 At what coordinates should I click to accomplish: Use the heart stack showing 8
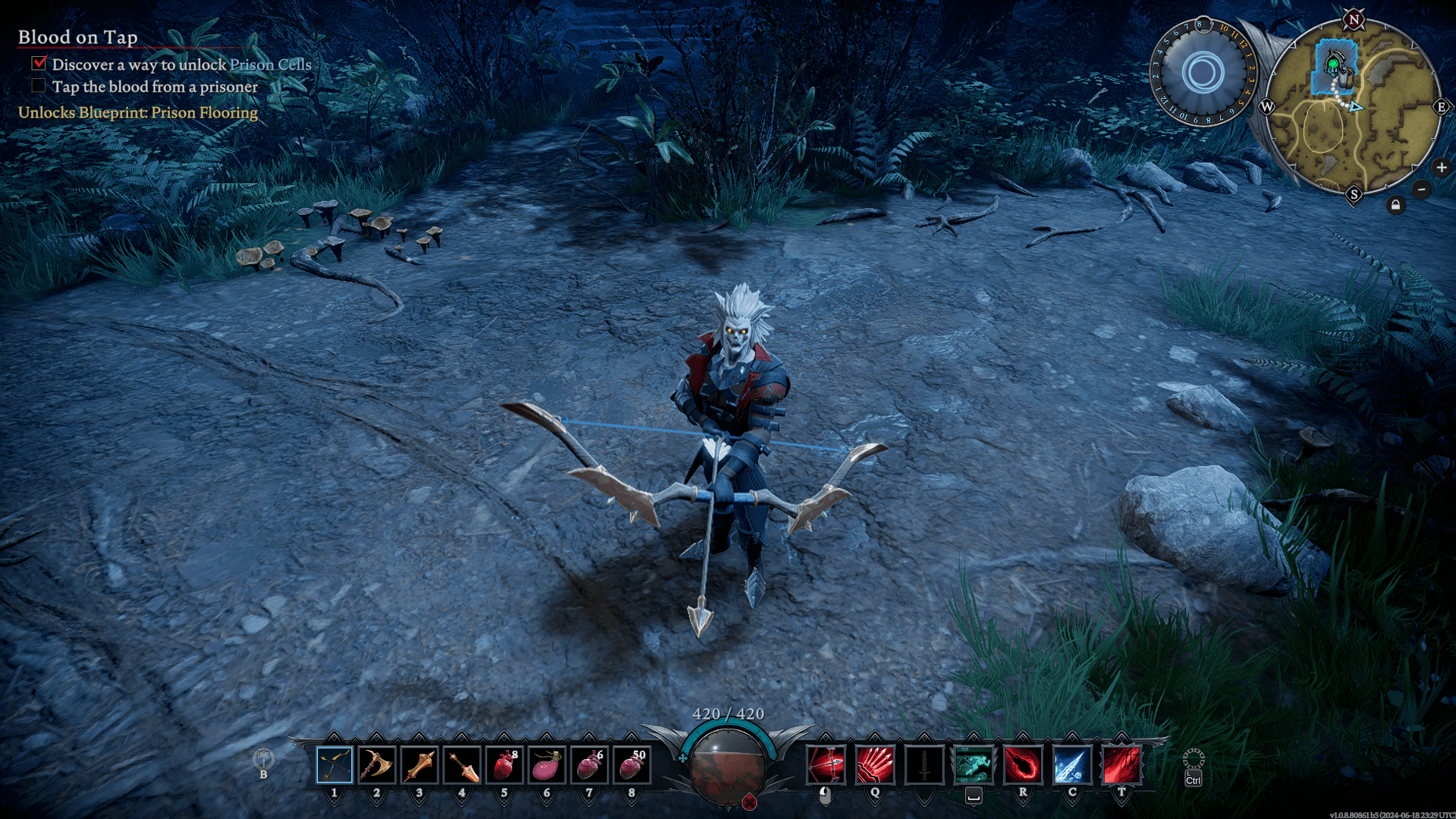click(505, 765)
